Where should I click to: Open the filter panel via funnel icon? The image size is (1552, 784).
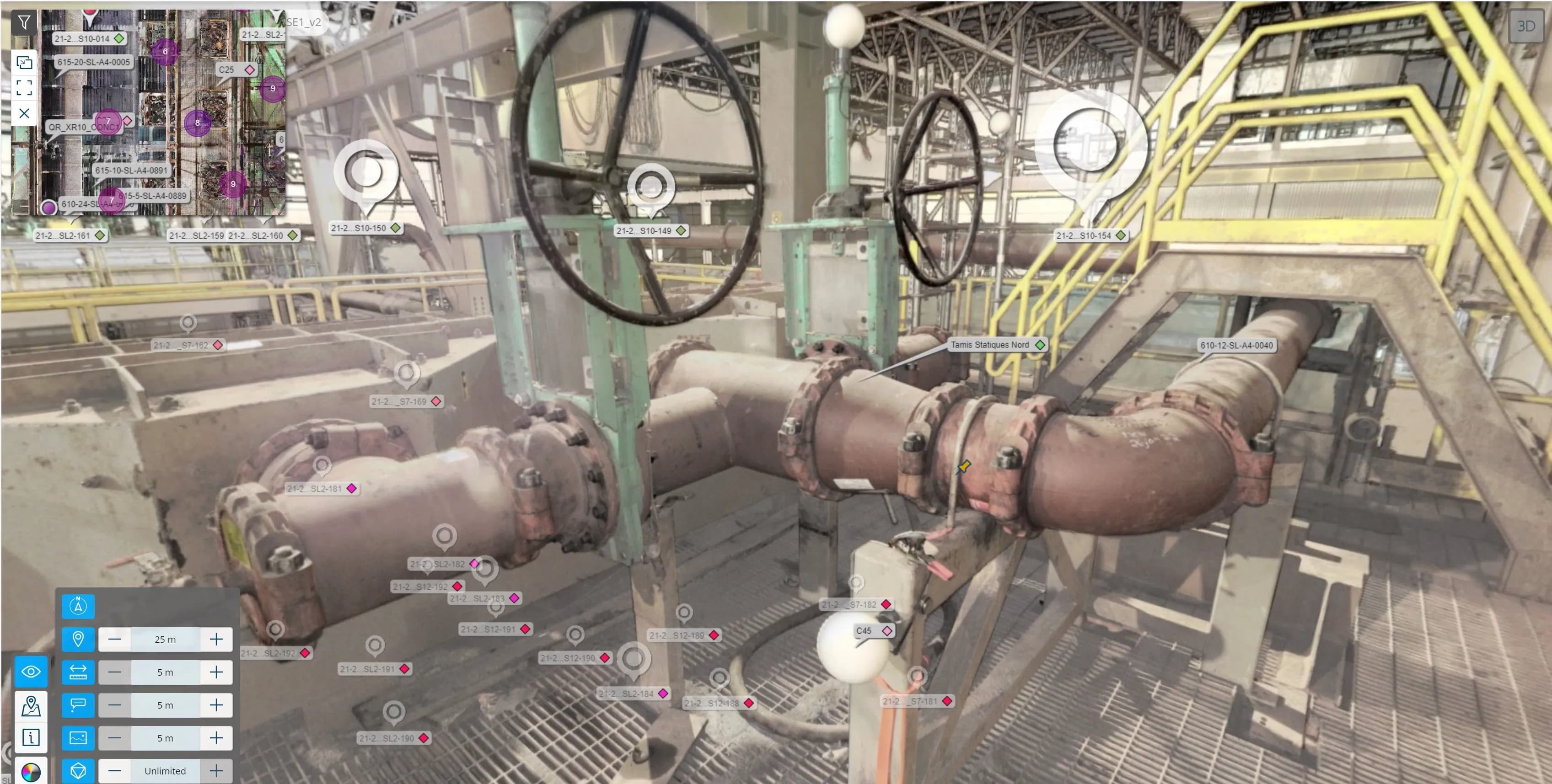pyautogui.click(x=24, y=22)
